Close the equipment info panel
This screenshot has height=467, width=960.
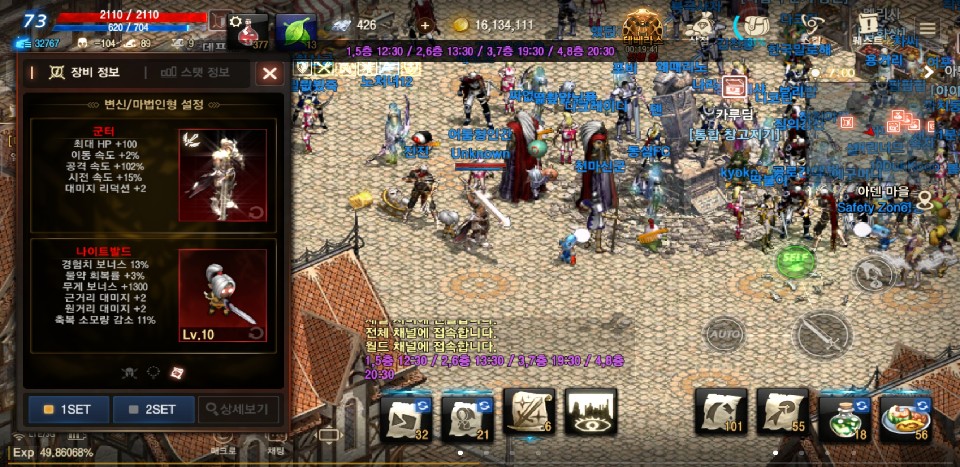pyautogui.click(x=269, y=73)
